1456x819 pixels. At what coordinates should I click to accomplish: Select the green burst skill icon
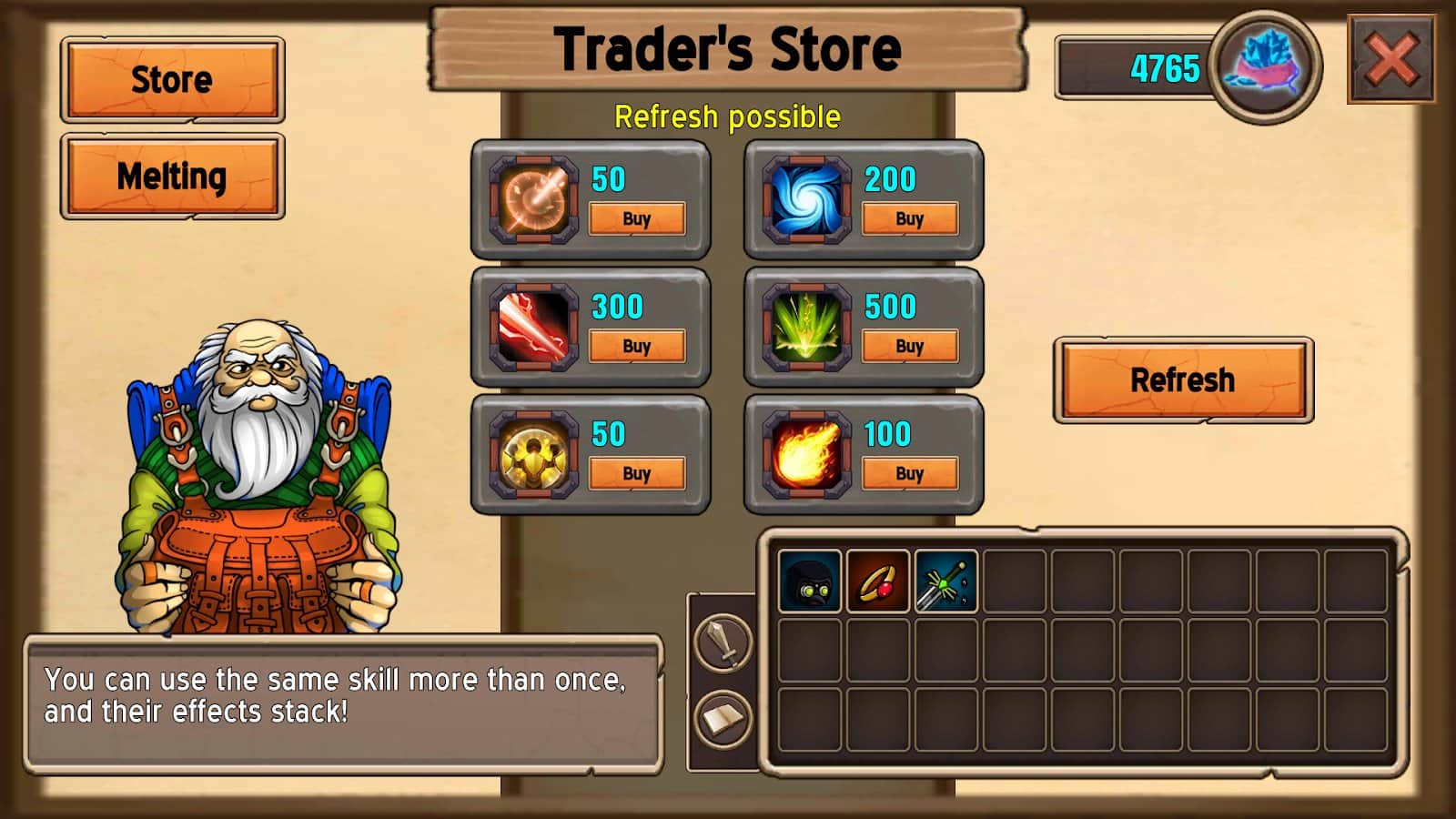(806, 327)
